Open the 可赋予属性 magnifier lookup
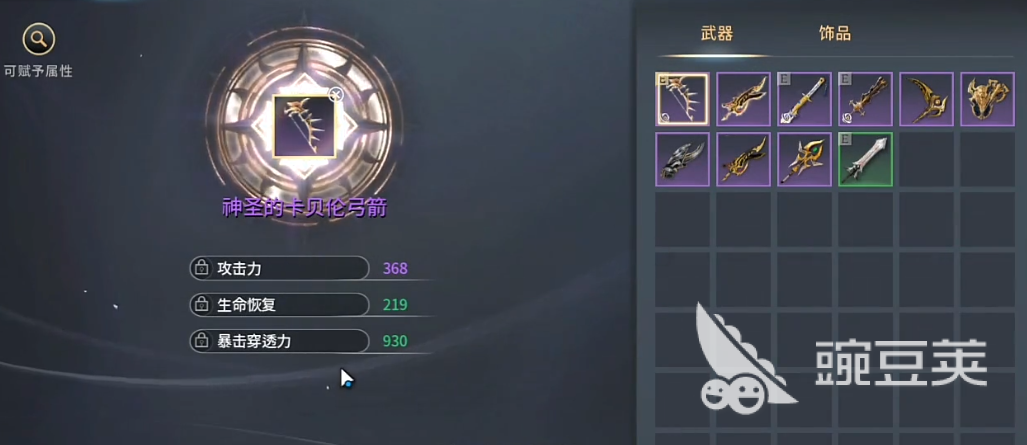This screenshot has height=445, width=1027. [38, 40]
